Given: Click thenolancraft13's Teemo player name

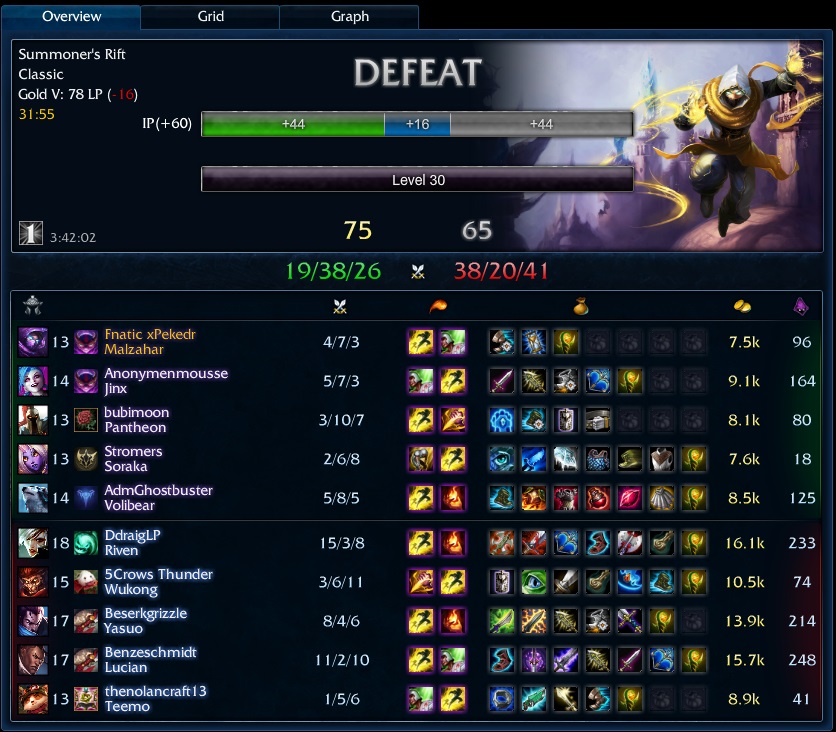Looking at the screenshot, I should pos(155,691).
